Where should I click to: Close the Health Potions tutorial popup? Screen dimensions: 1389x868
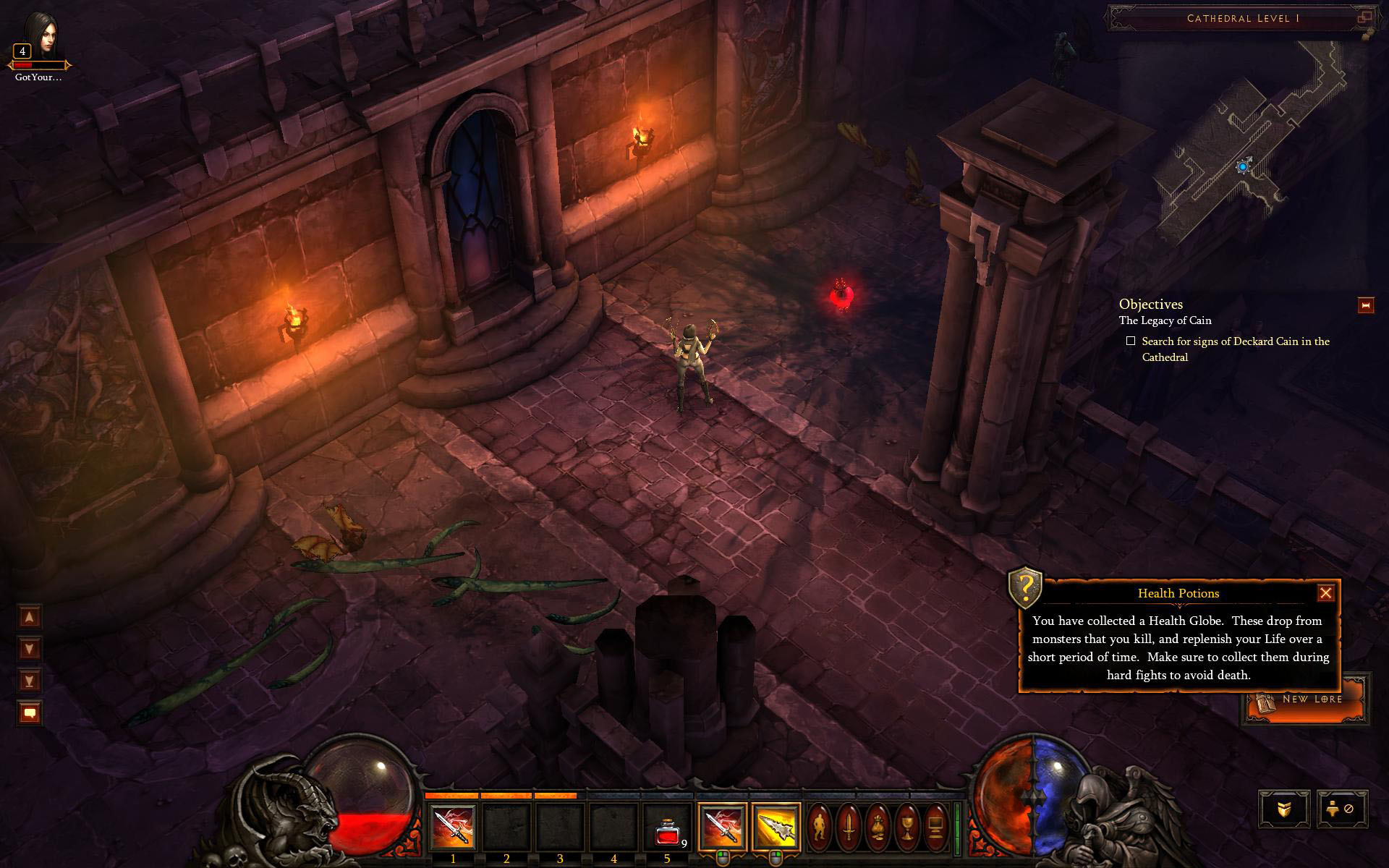[1325, 593]
